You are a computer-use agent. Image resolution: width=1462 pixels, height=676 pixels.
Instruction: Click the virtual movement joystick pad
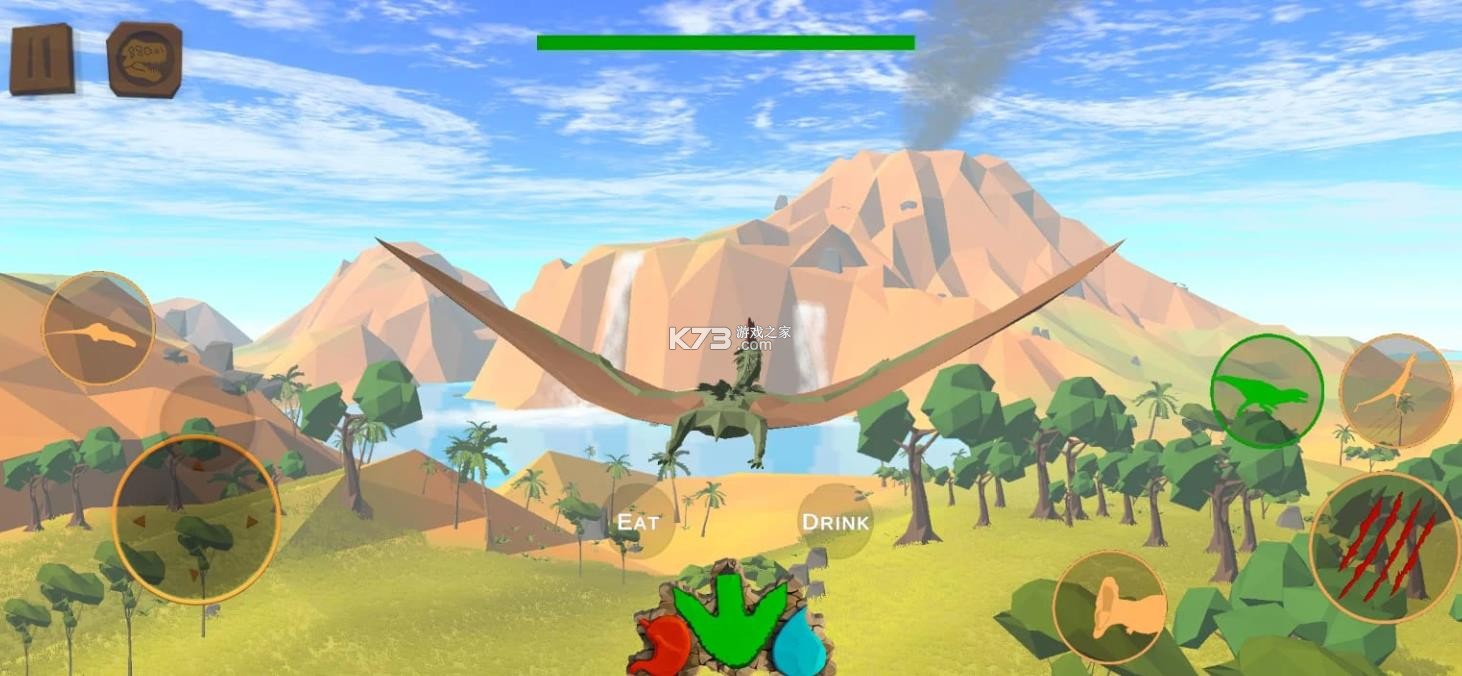(196, 520)
